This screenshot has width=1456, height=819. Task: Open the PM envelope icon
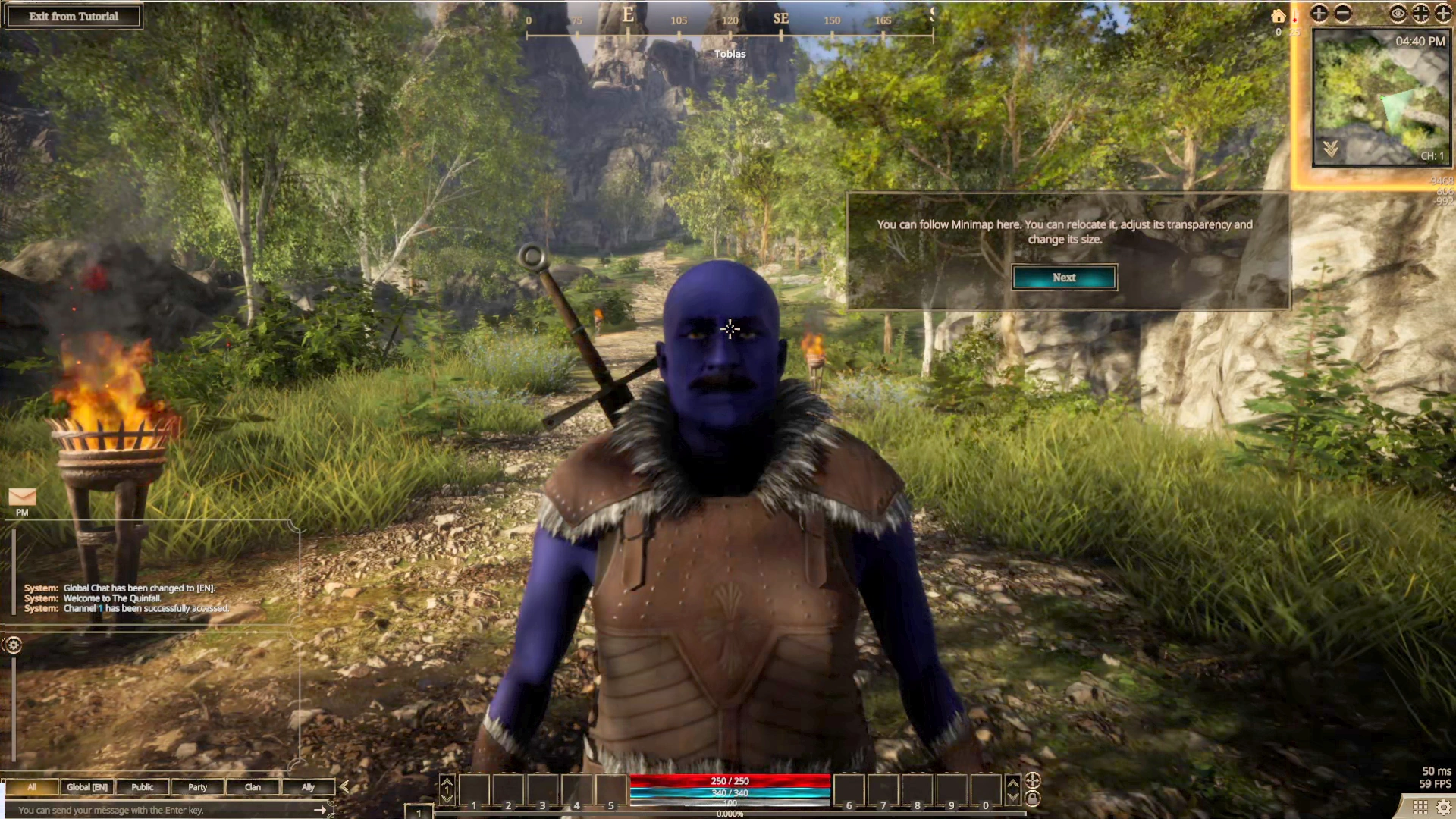(22, 497)
